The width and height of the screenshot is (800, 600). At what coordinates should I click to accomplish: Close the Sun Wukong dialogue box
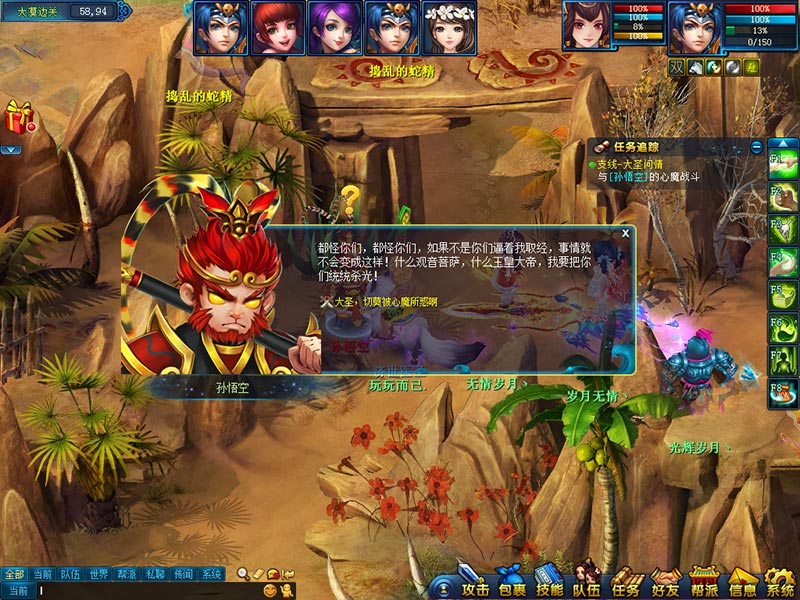point(626,233)
